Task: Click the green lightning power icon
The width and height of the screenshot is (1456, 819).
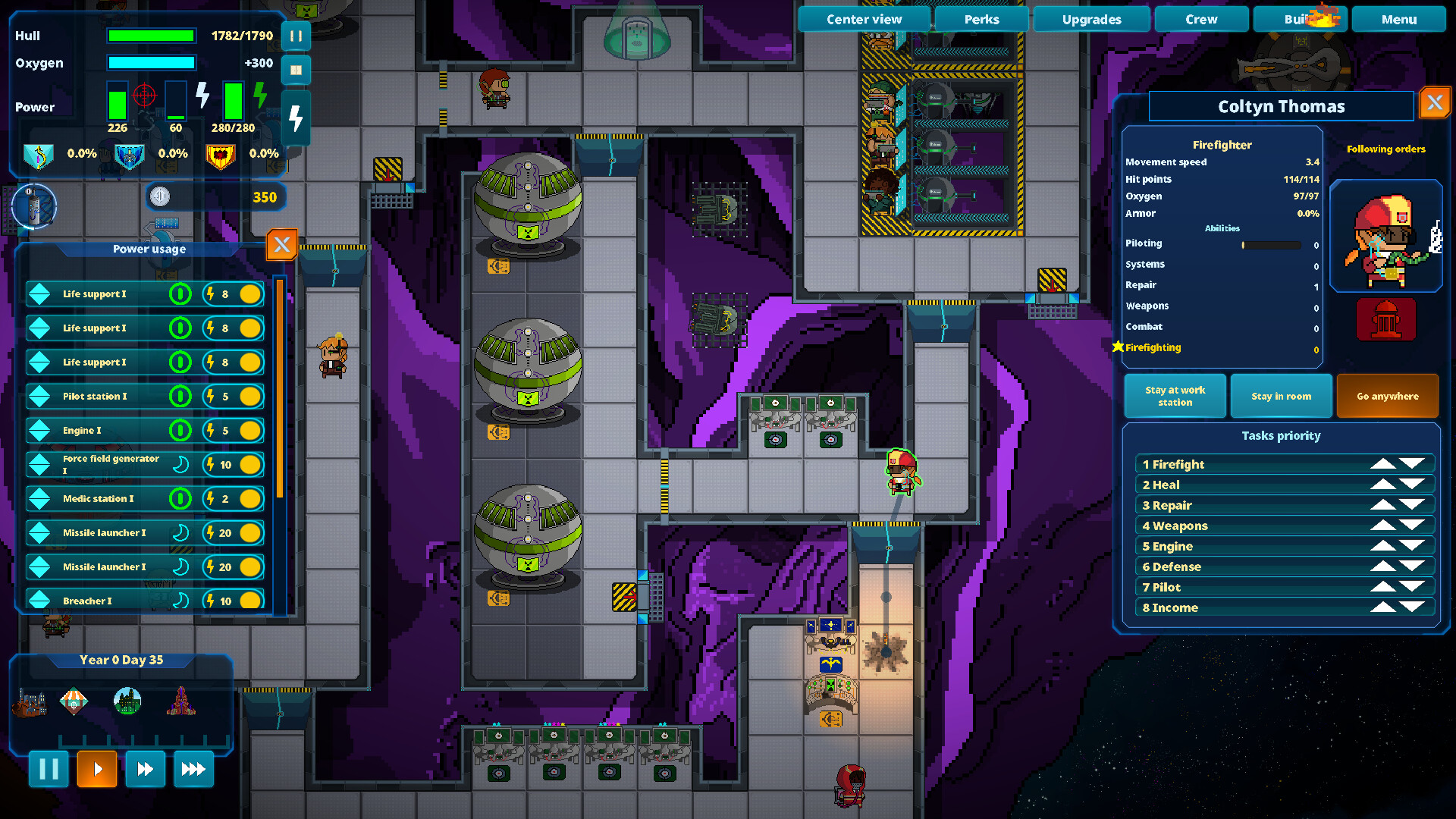Action: (261, 94)
